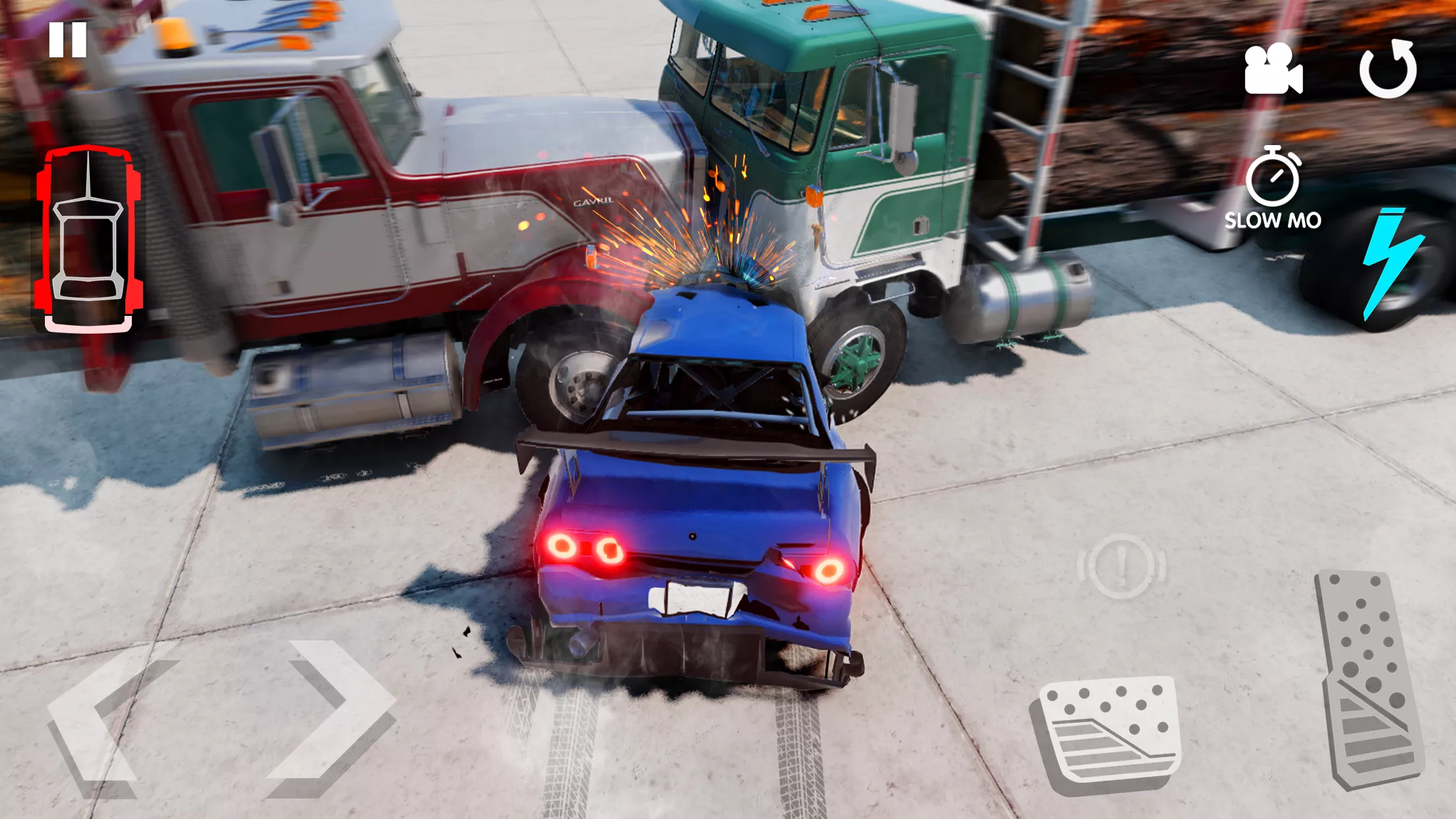Viewport: 1456px width, 819px height.
Task: Tap the red car damage indicator
Action: 88,239
